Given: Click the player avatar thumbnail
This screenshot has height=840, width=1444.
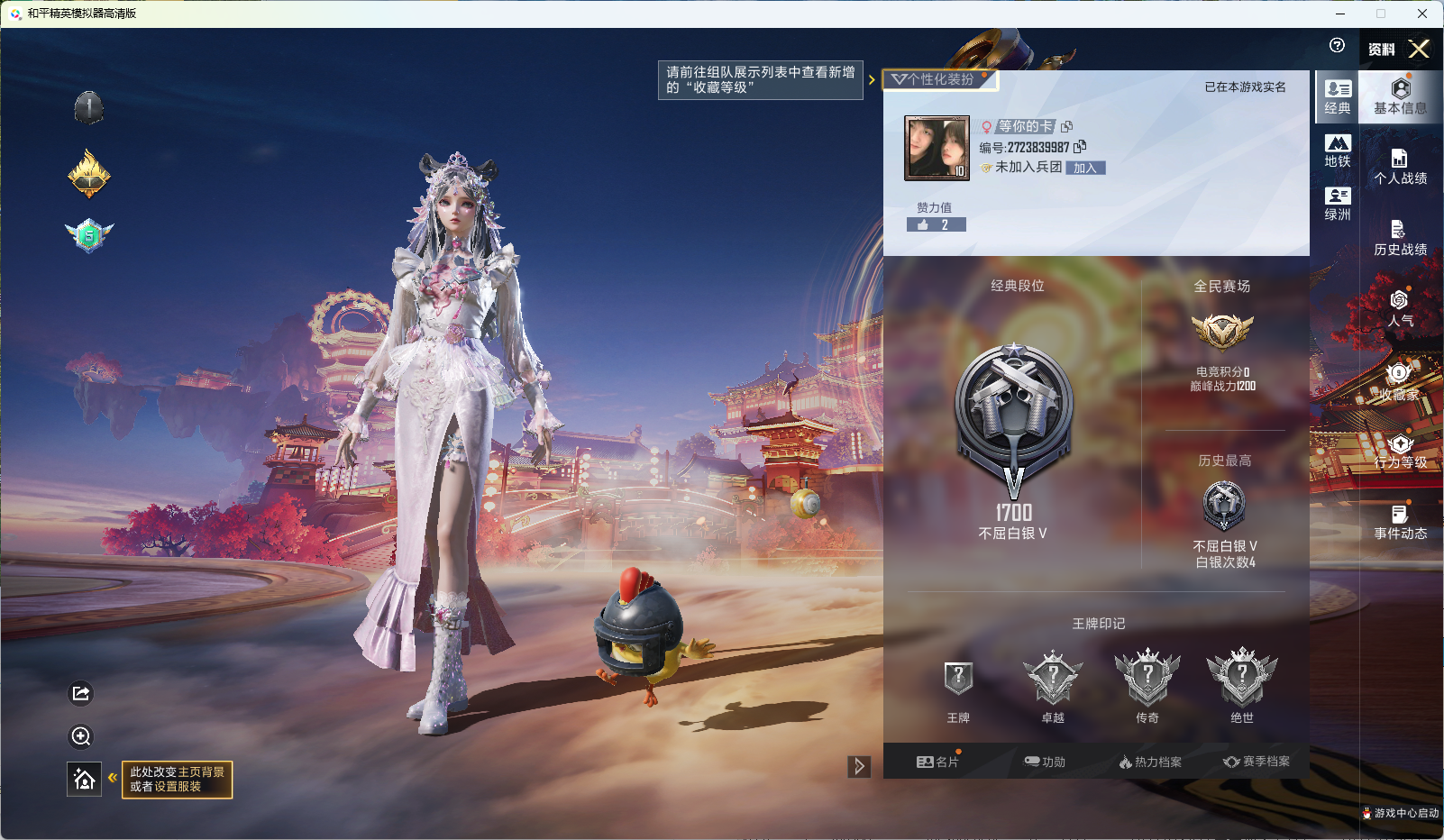Looking at the screenshot, I should tap(936, 146).
